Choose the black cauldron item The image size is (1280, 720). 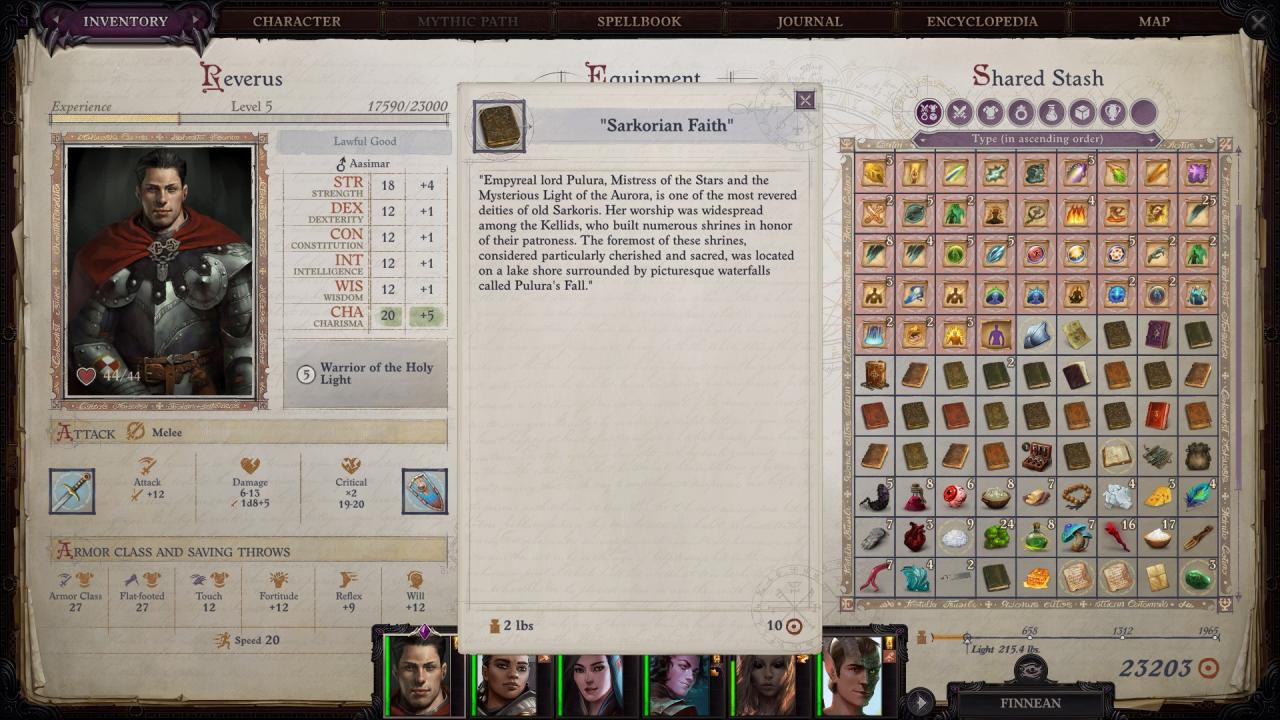click(1198, 456)
